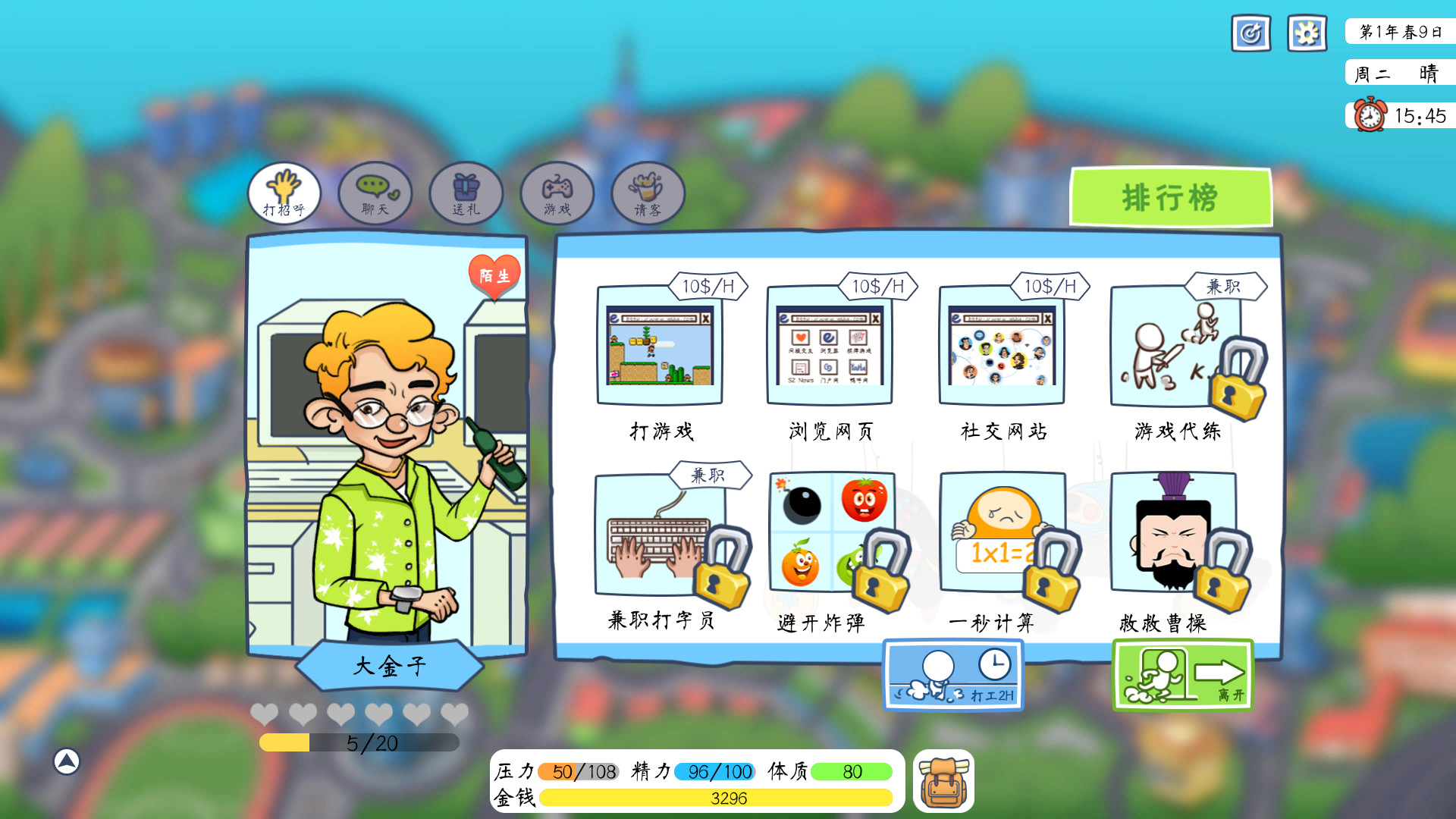
Task: Select the 社交网站 social network thumbnail
Action: pyautogui.click(x=1002, y=347)
